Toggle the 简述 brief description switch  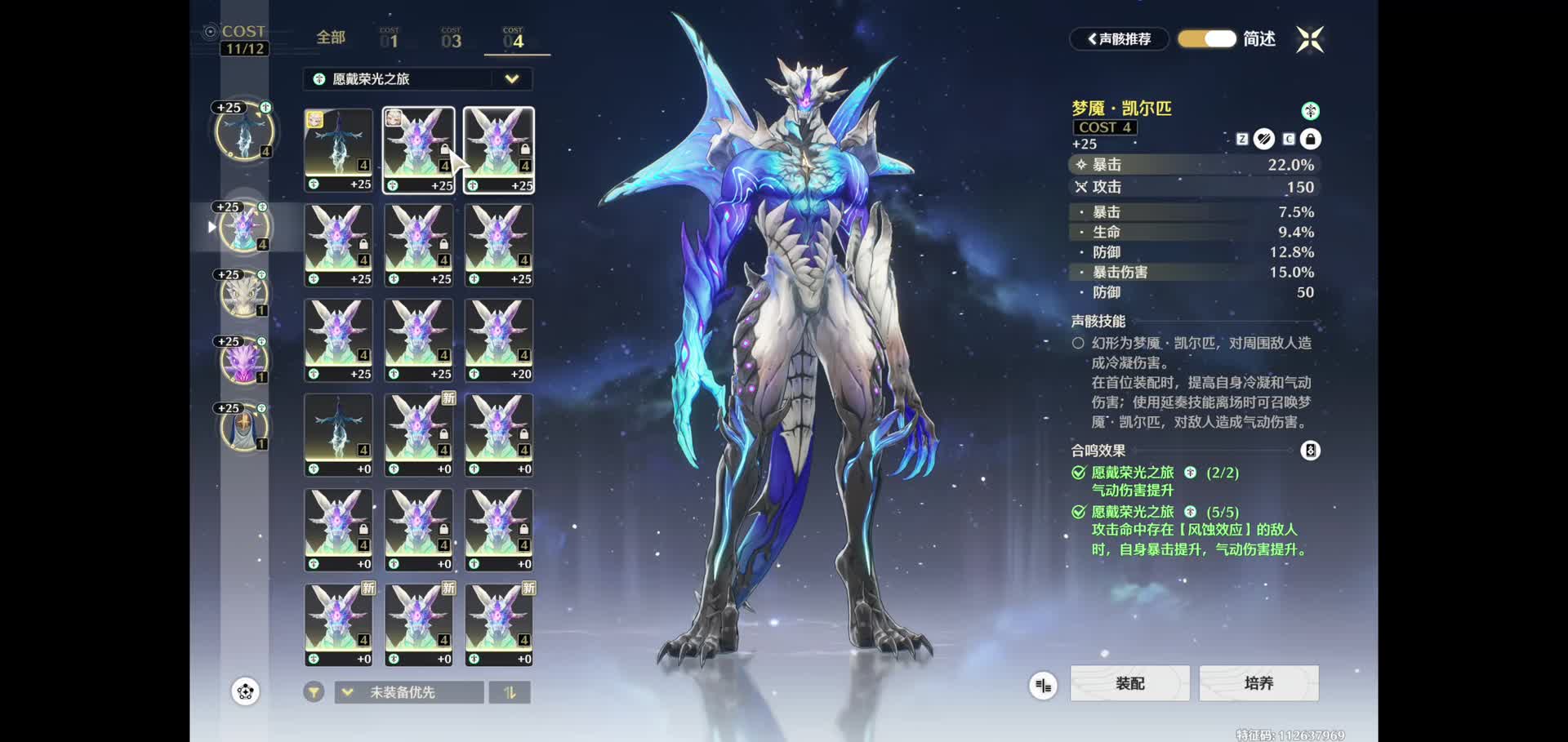[1207, 39]
